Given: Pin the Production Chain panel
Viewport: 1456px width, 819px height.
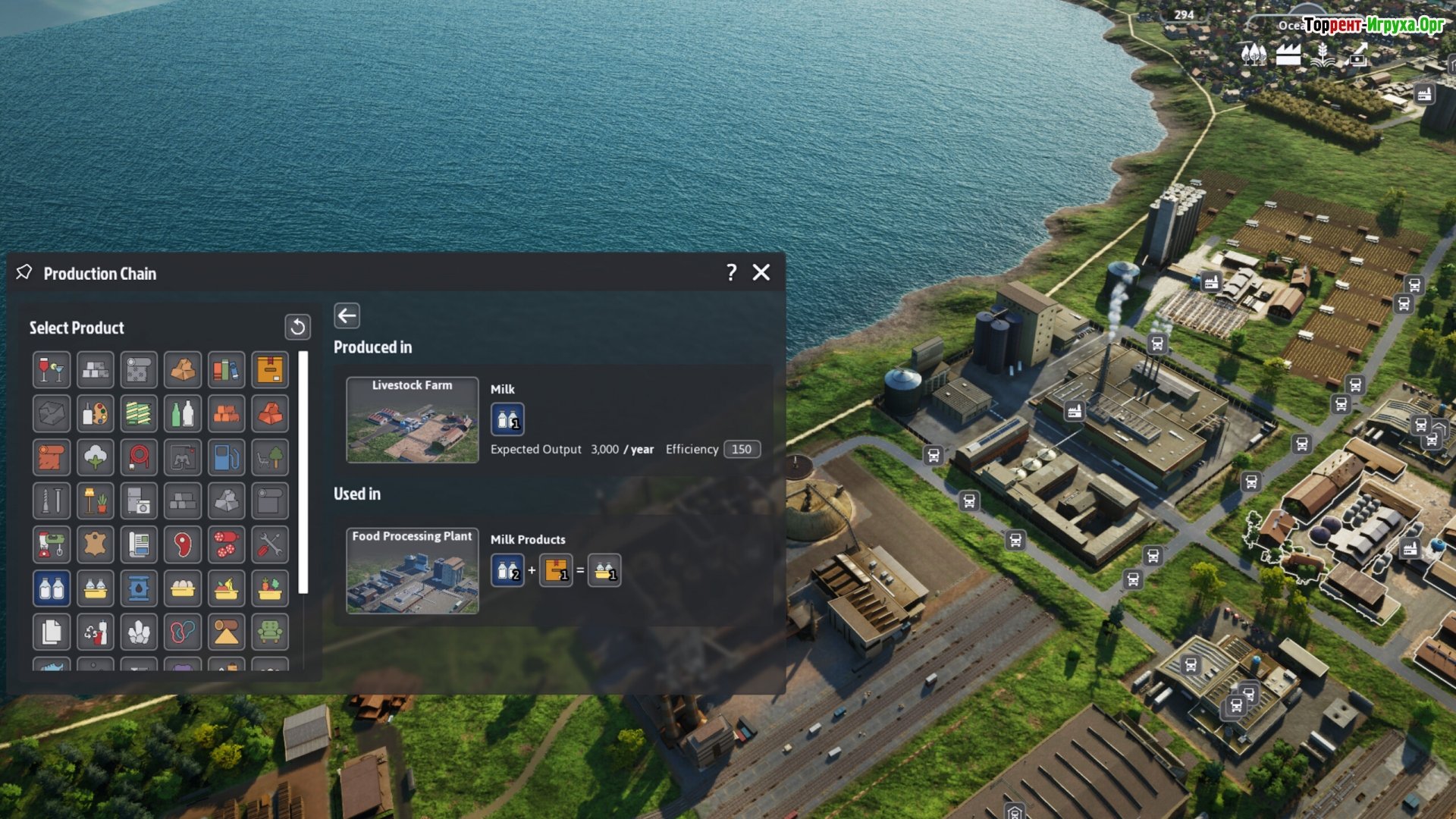Looking at the screenshot, I should tap(24, 272).
